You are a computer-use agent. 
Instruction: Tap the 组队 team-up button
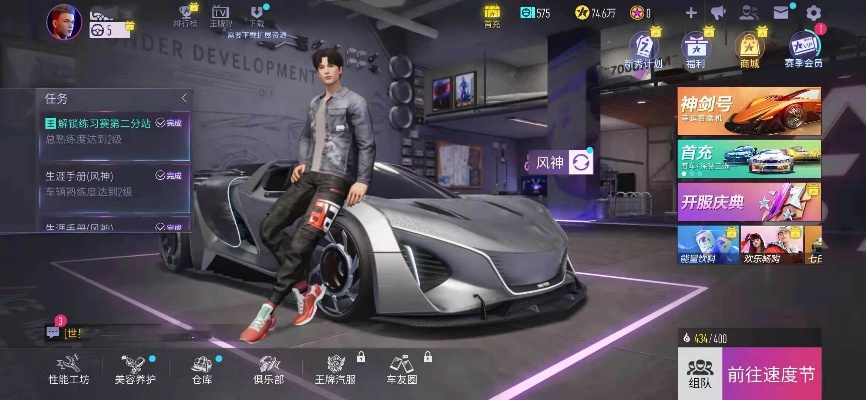point(699,369)
